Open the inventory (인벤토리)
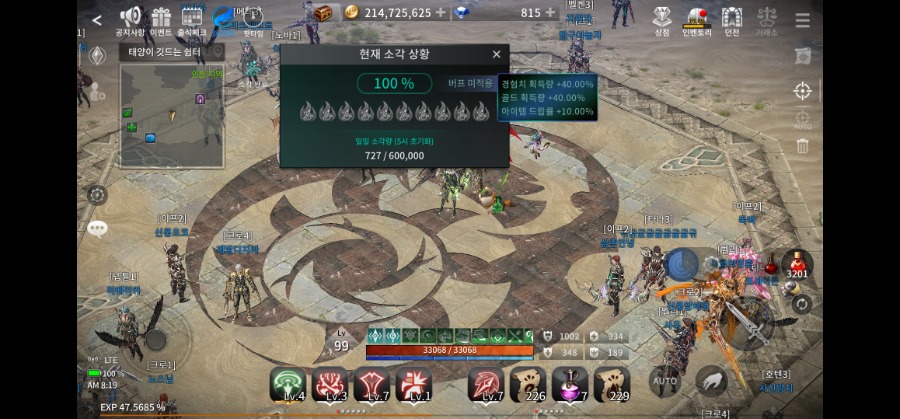Viewport: 900px width, 419px height. (x=697, y=19)
